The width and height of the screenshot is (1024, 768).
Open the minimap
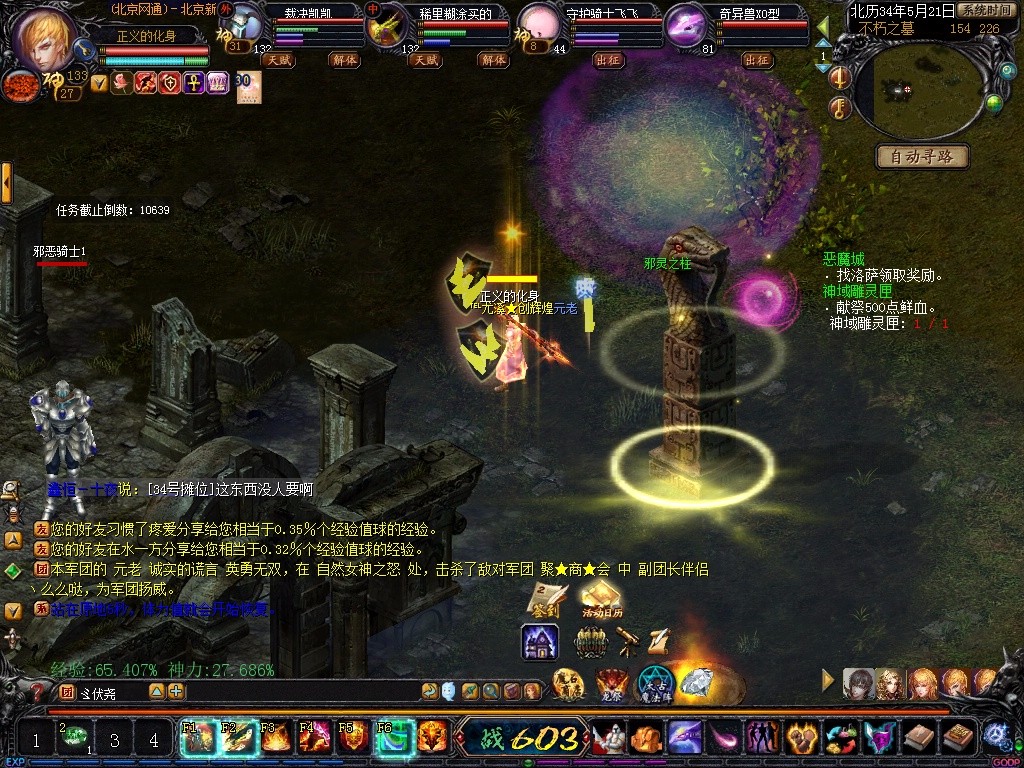916,89
